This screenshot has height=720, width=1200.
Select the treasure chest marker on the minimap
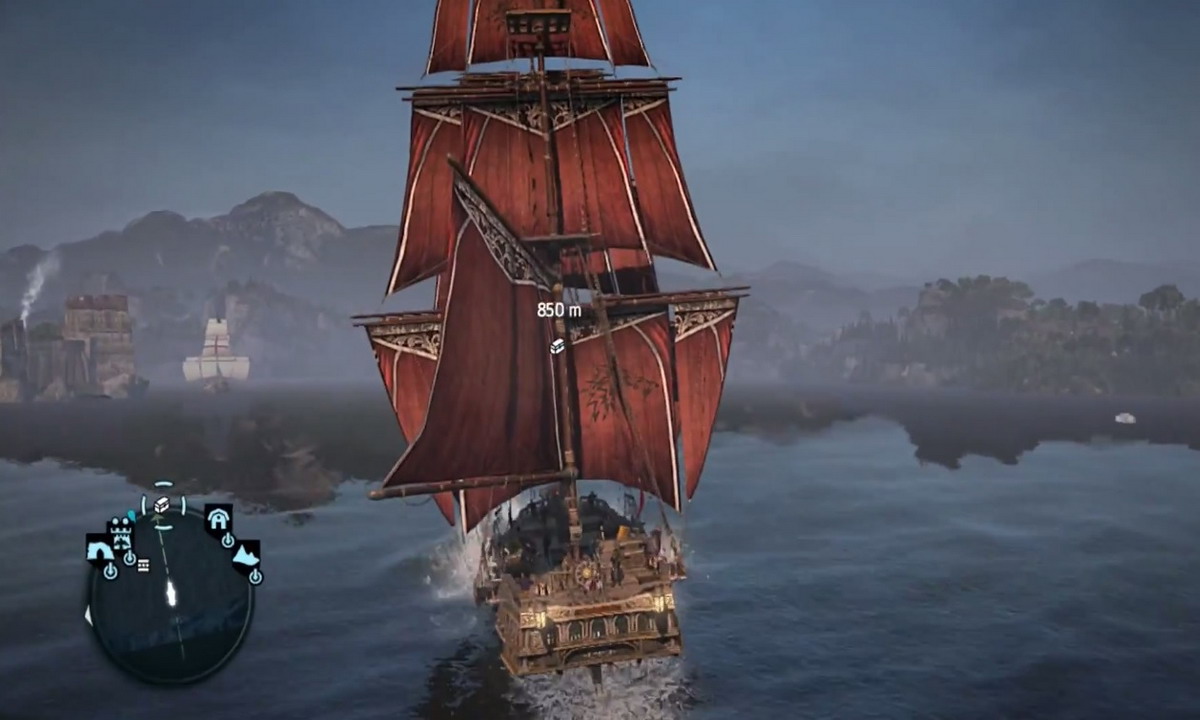(161, 506)
